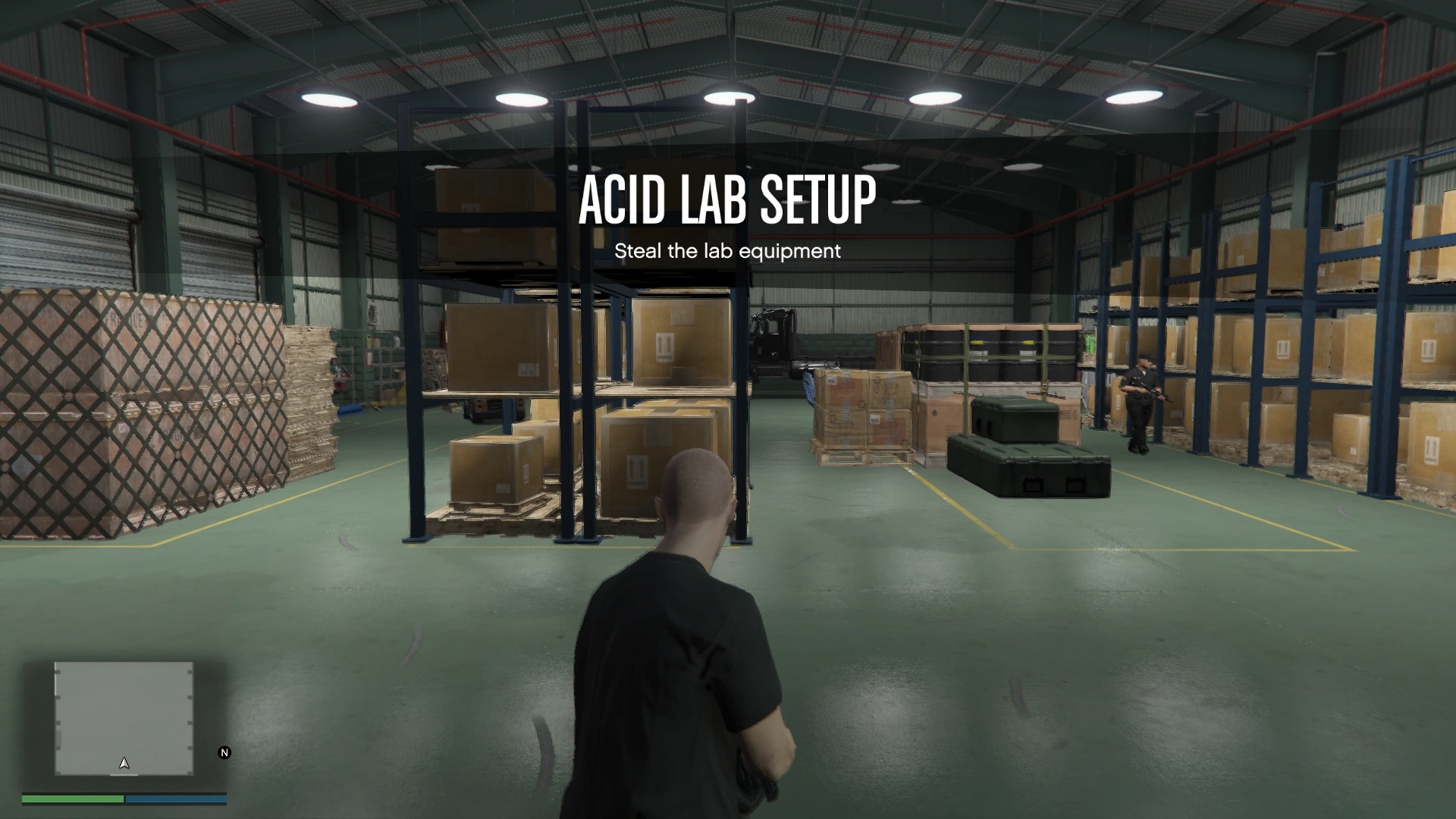Expand the ACID LAB SETUP mission title
1456x819 pixels.
pyautogui.click(x=726, y=201)
